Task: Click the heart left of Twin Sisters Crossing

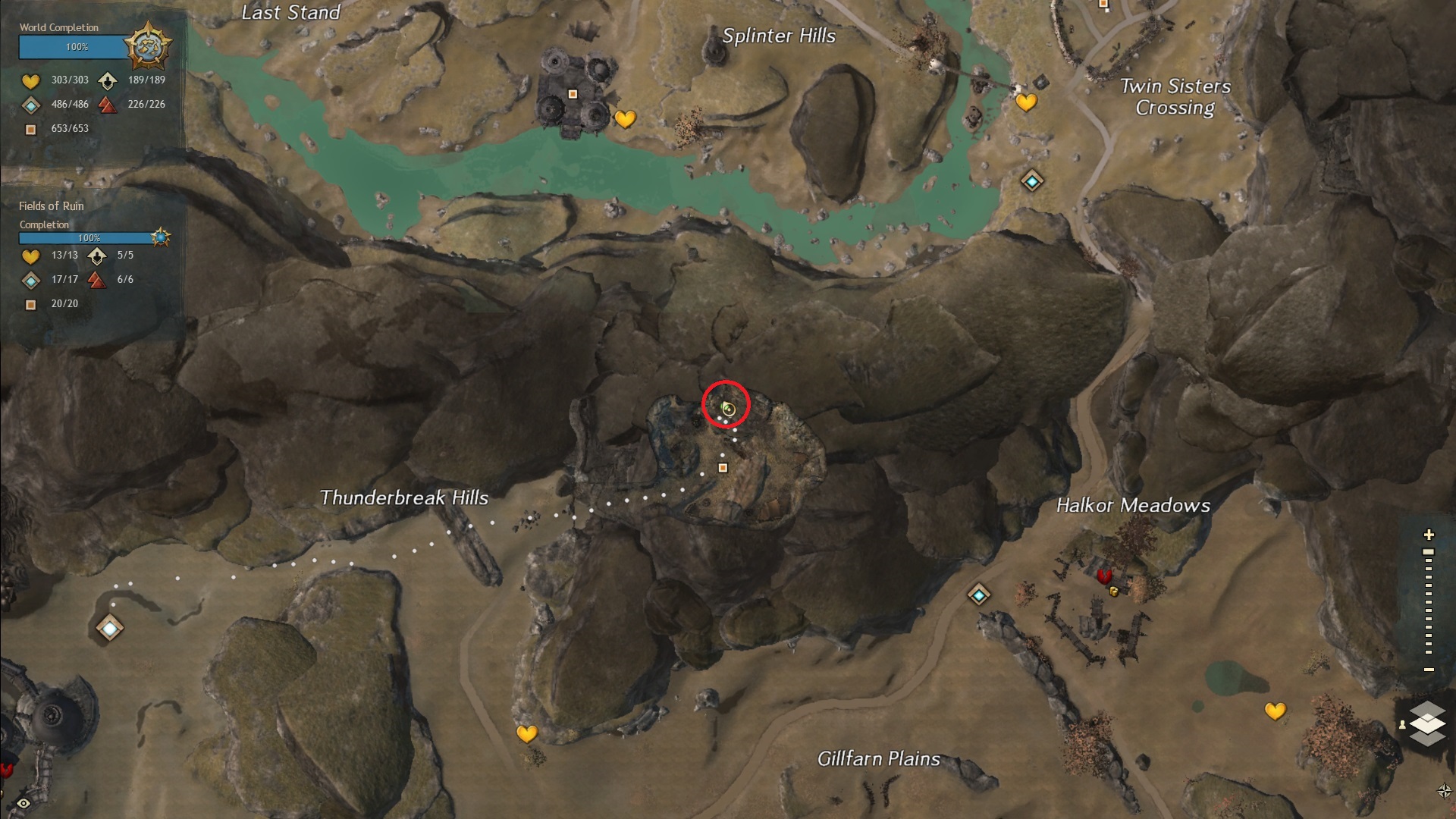Action: pos(1026,102)
